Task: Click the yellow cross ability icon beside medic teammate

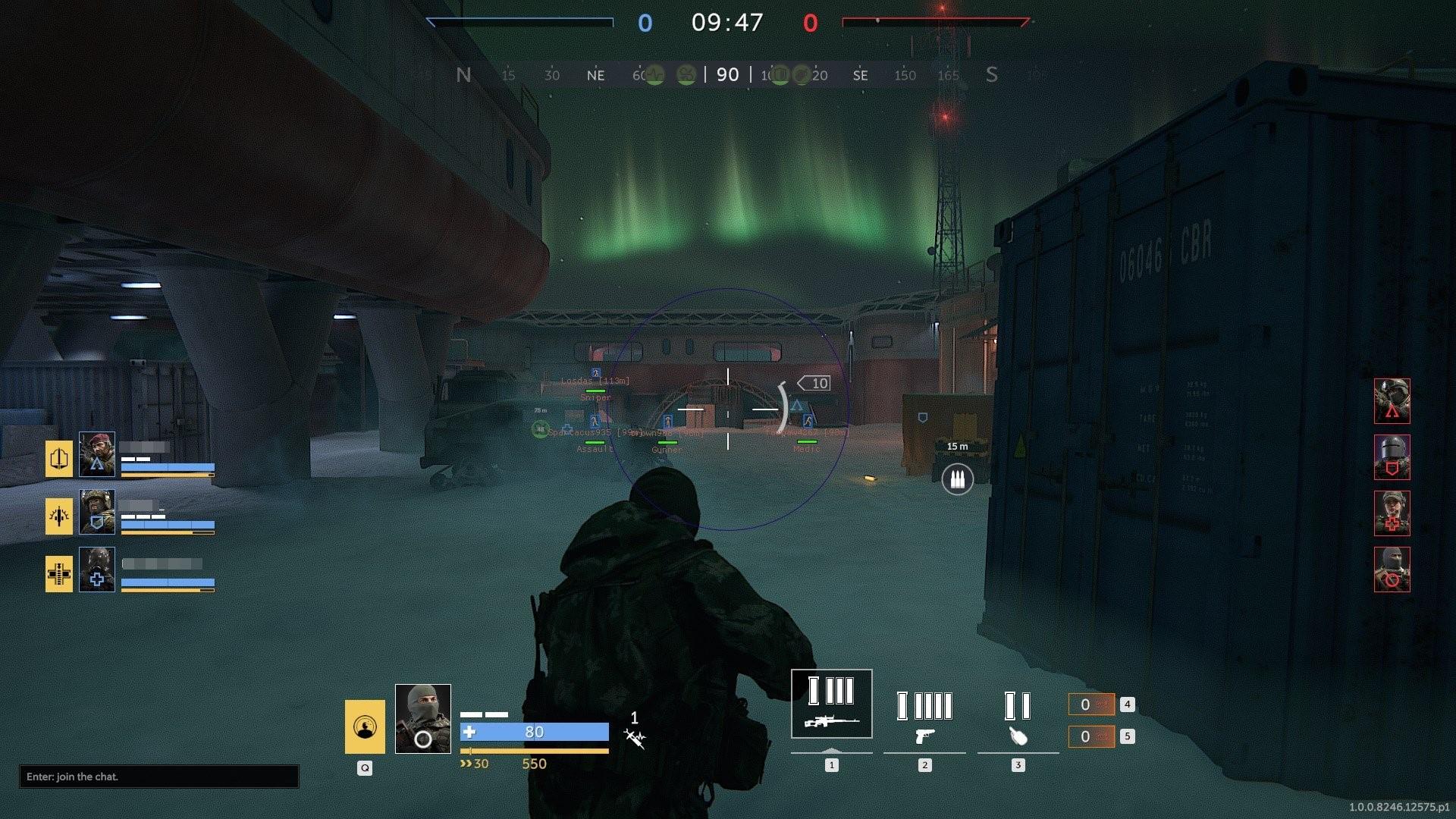Action: pos(59,574)
